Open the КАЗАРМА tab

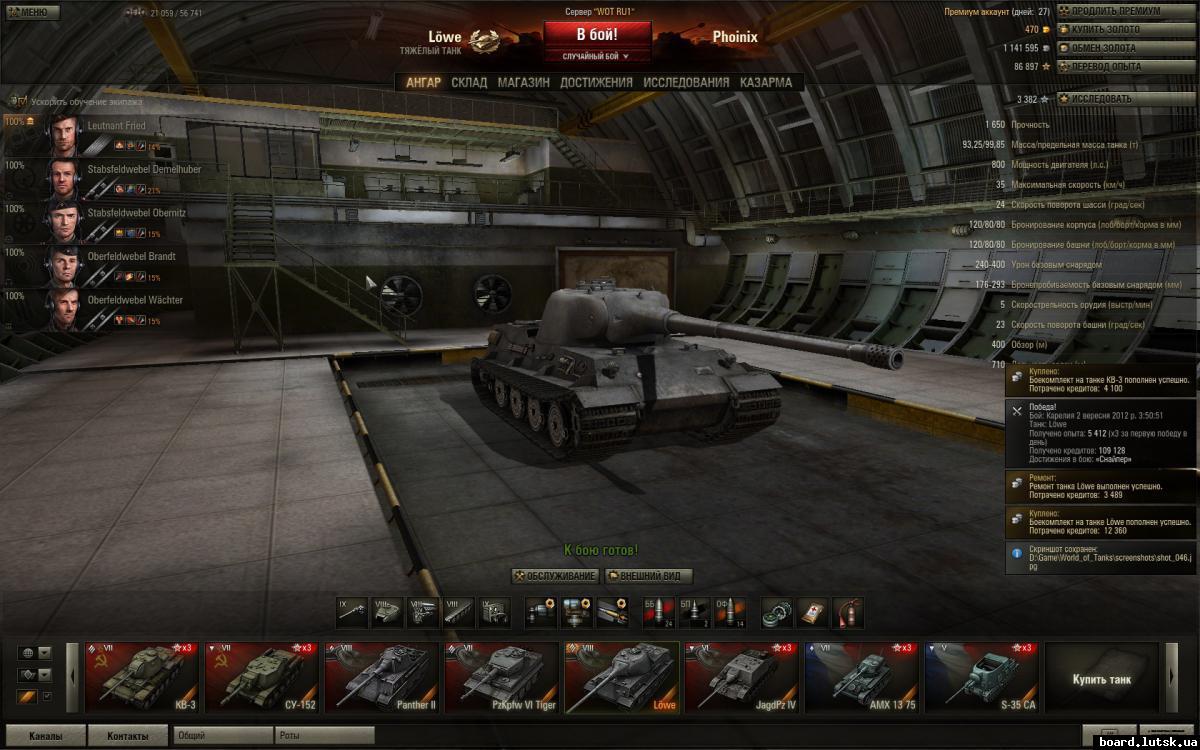(x=765, y=83)
